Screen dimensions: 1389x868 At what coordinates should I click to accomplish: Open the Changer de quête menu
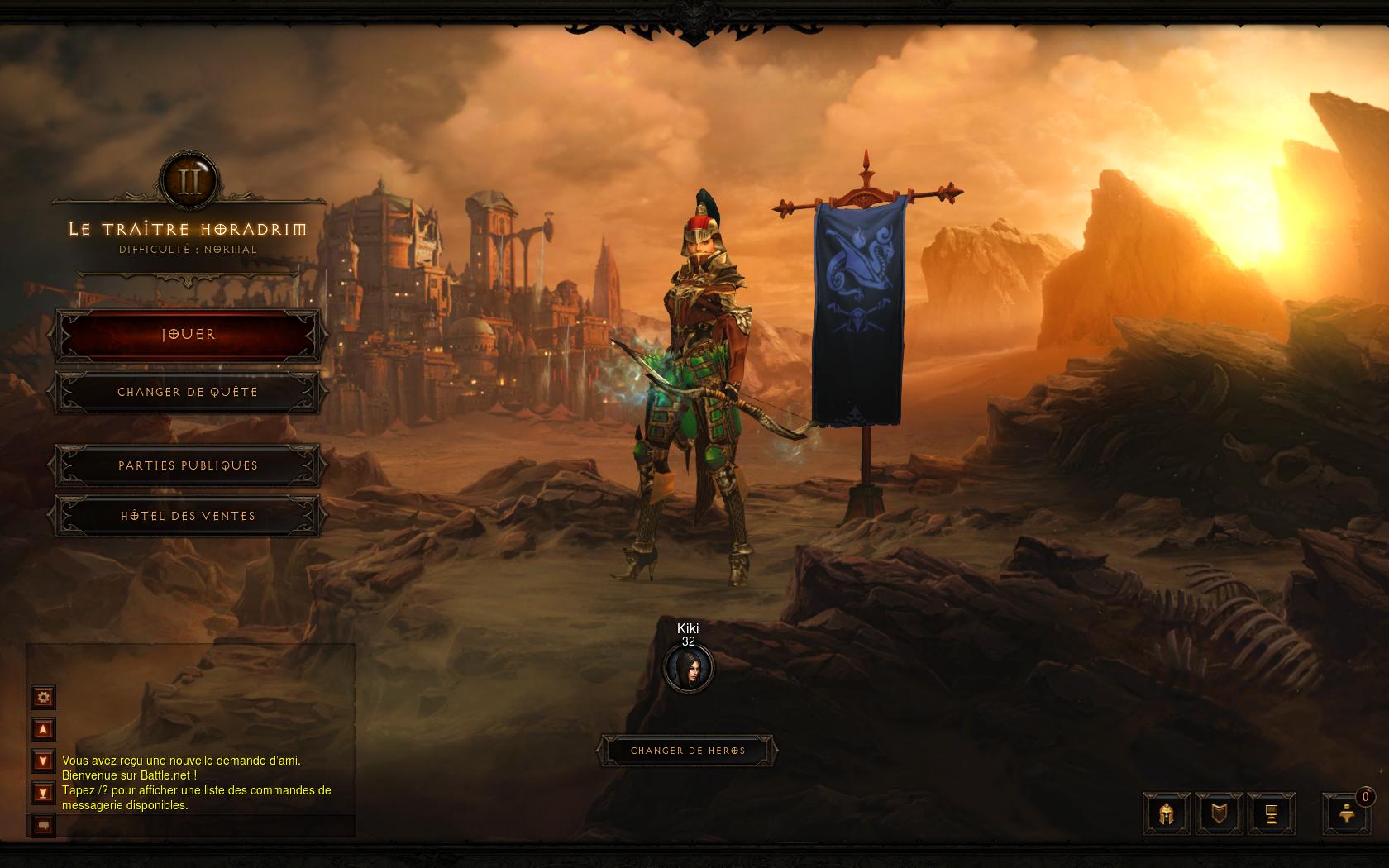pos(188,392)
